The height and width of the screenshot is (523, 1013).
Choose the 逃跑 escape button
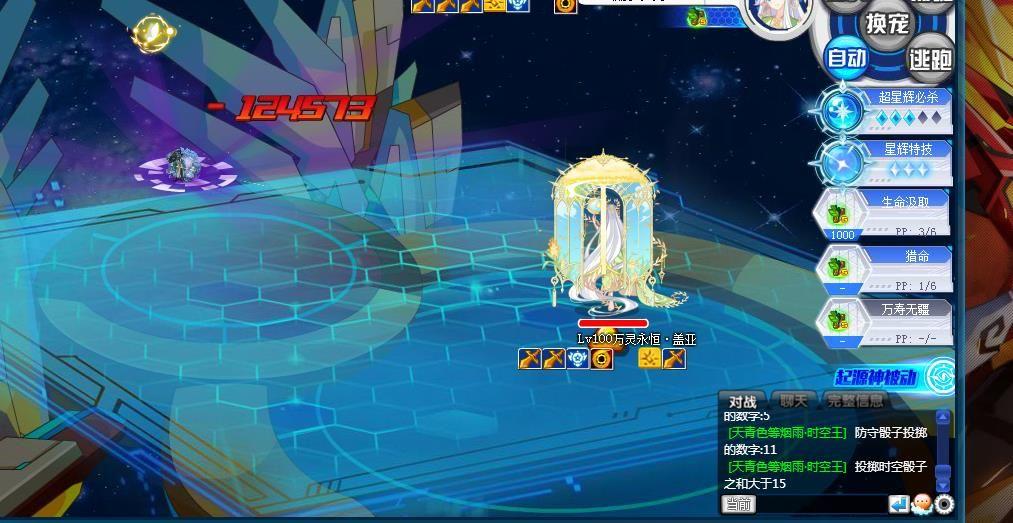930,59
